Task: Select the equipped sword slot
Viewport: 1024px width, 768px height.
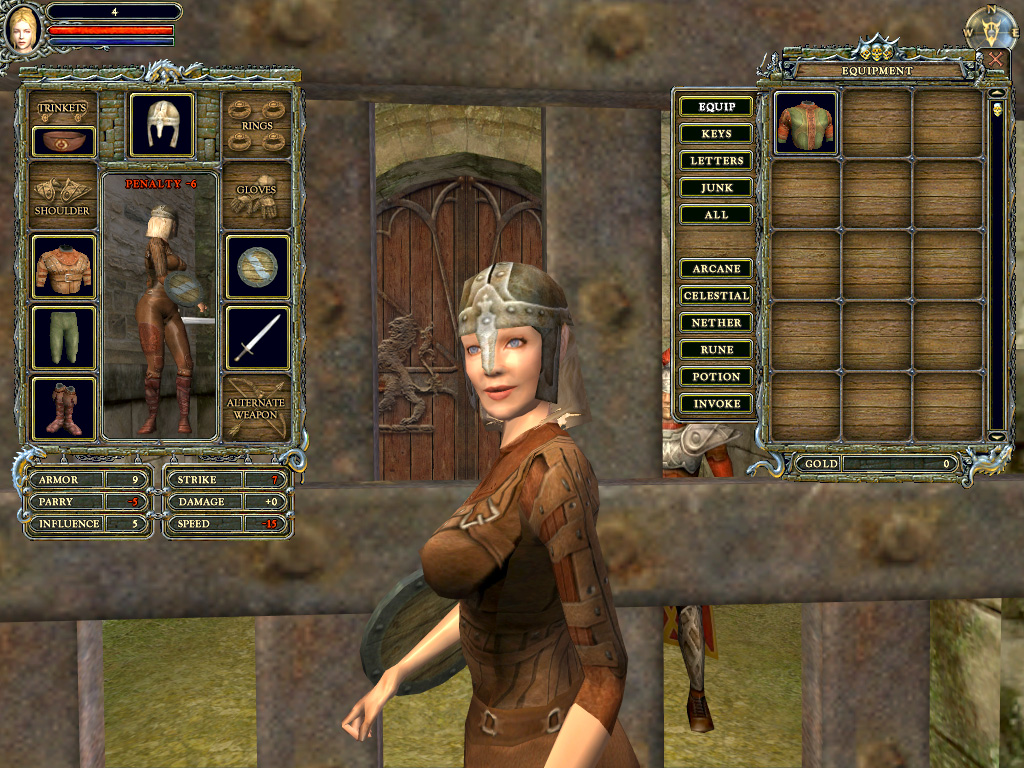Action: pos(257,337)
